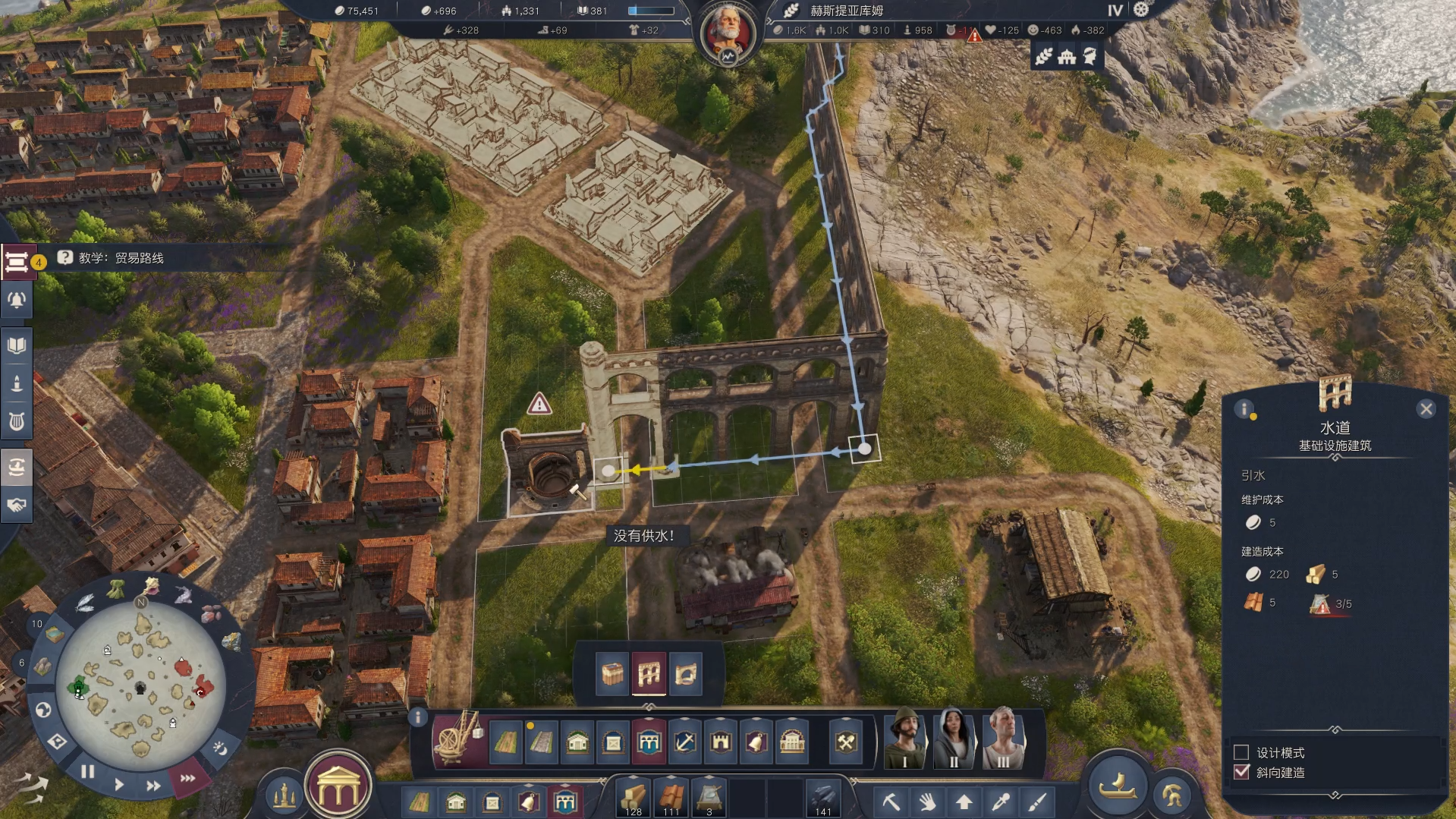
Task: Close the aqueduct info panel
Action: pyautogui.click(x=1426, y=409)
